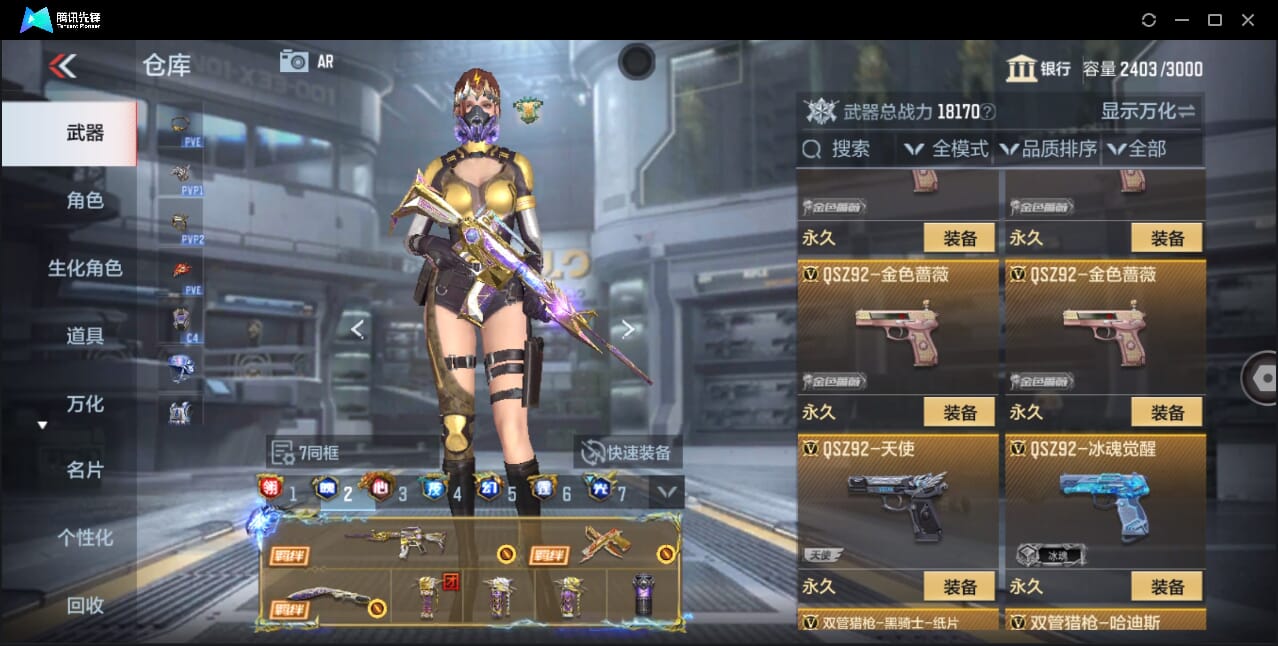
Task: Toggle the 显示万化 display option
Action: coord(1147,111)
